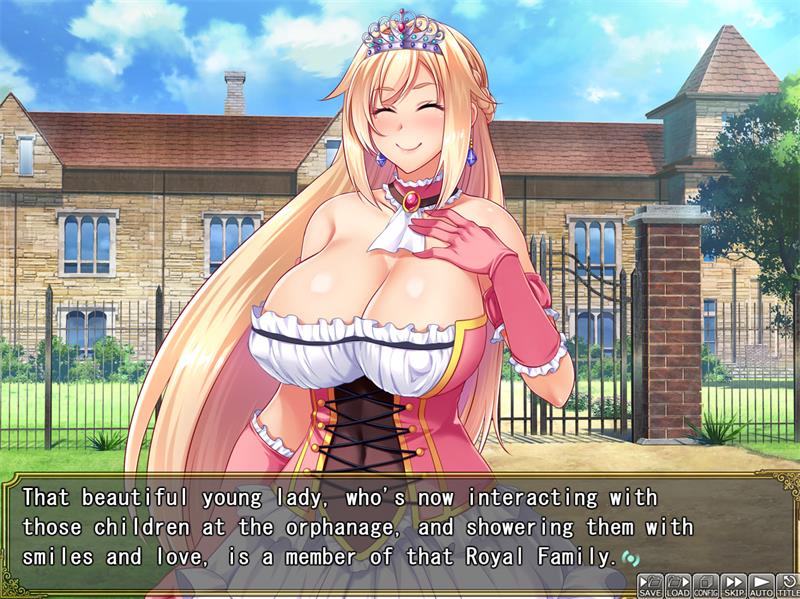Image resolution: width=800 pixels, height=599 pixels.
Task: Turn on Auto text advance
Action: [761, 585]
